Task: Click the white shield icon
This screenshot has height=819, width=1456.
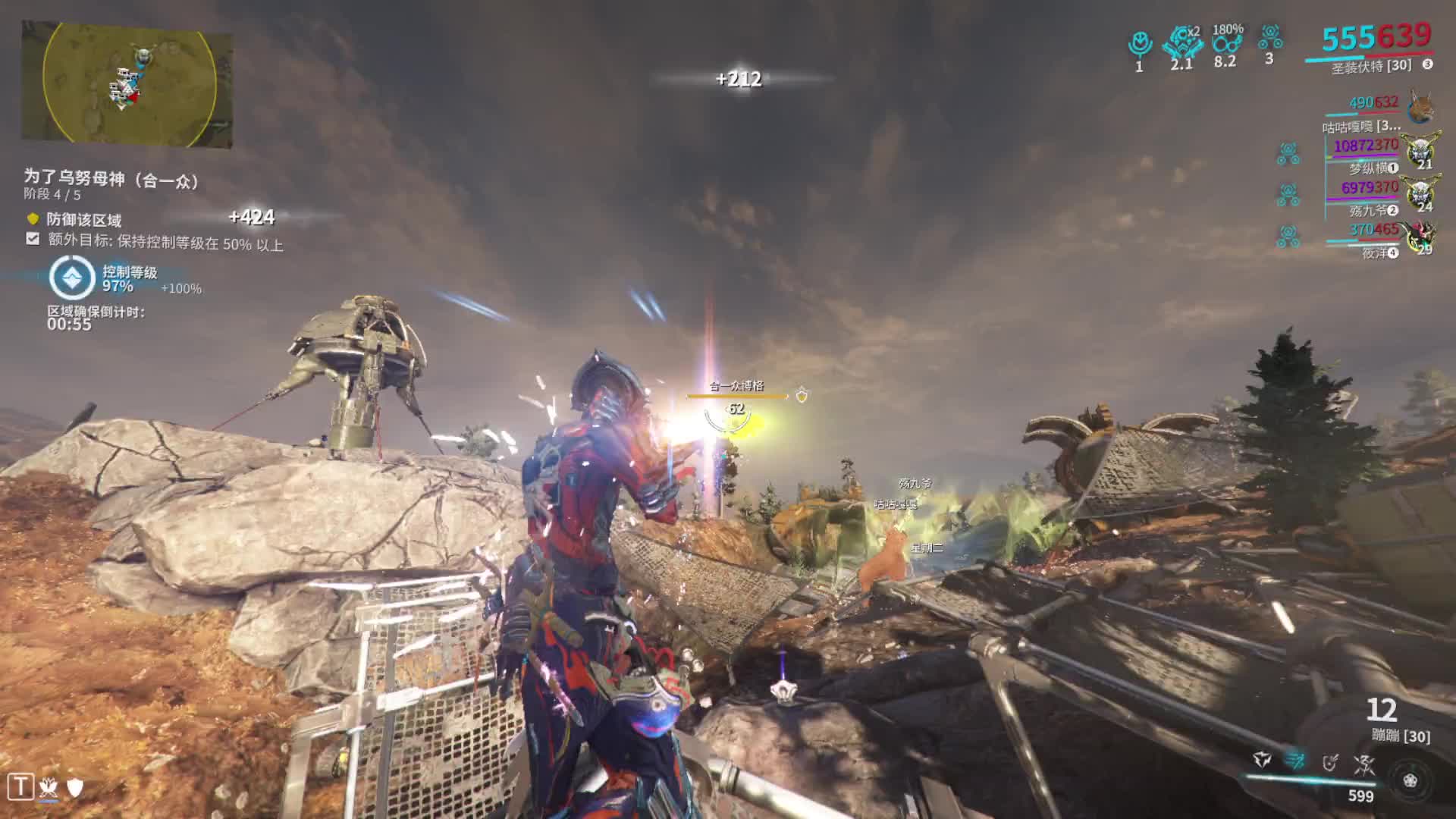Action: 75,788
